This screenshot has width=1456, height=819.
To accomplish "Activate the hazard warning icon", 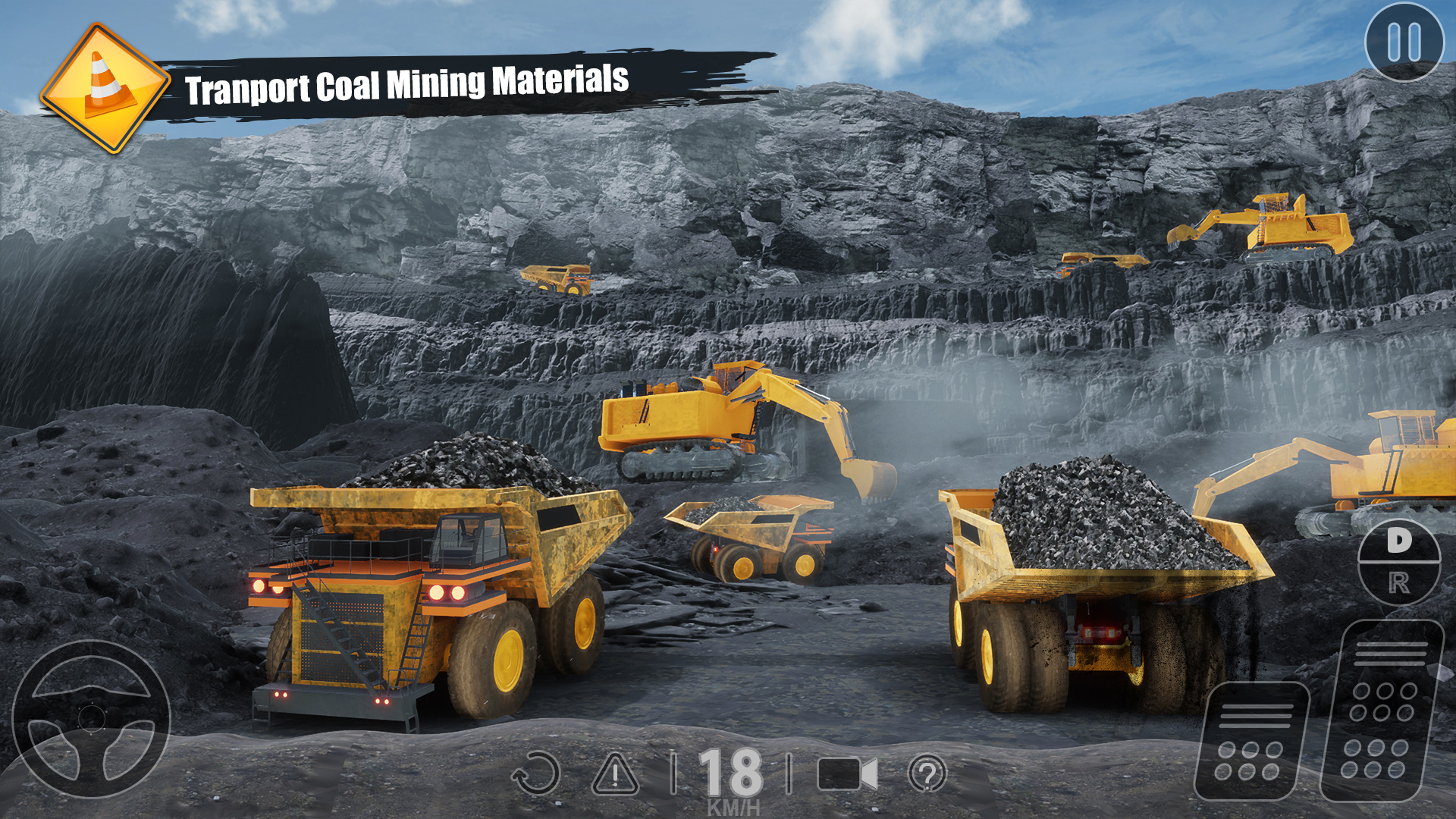I will [616, 774].
